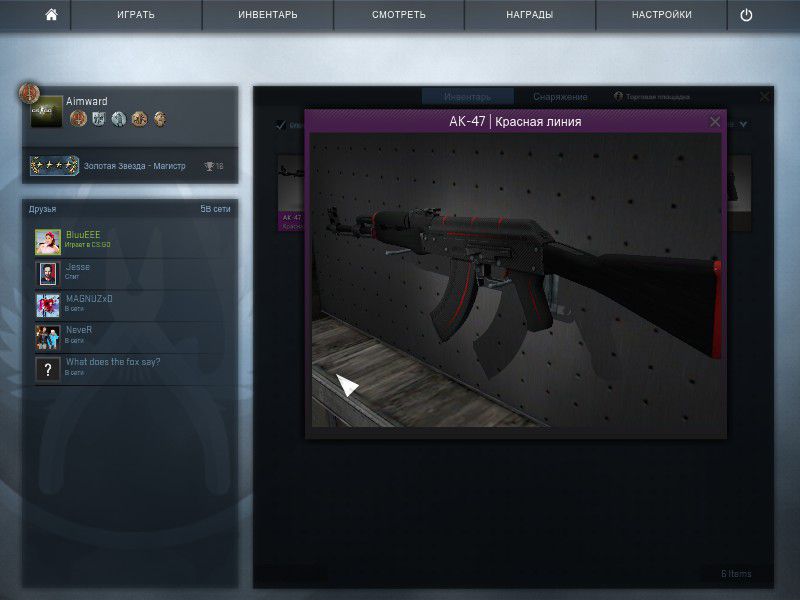
Task: Open the НАГРАДЫ menu
Action: (529, 15)
